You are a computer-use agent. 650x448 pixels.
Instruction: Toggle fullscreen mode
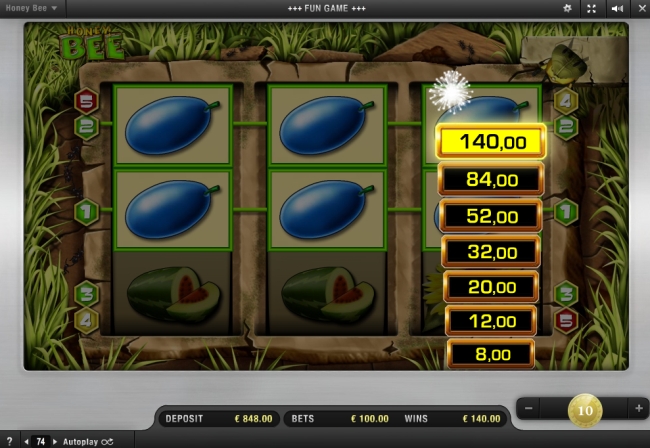592,8
